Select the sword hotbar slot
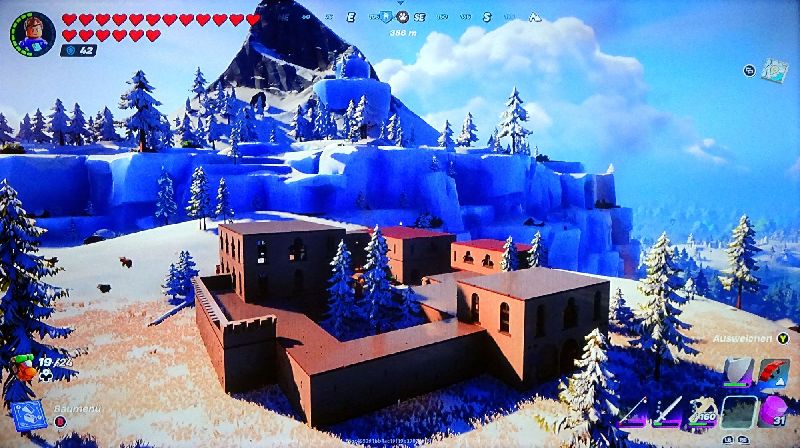This screenshot has width=800, height=448. pyautogui.click(x=667, y=411)
